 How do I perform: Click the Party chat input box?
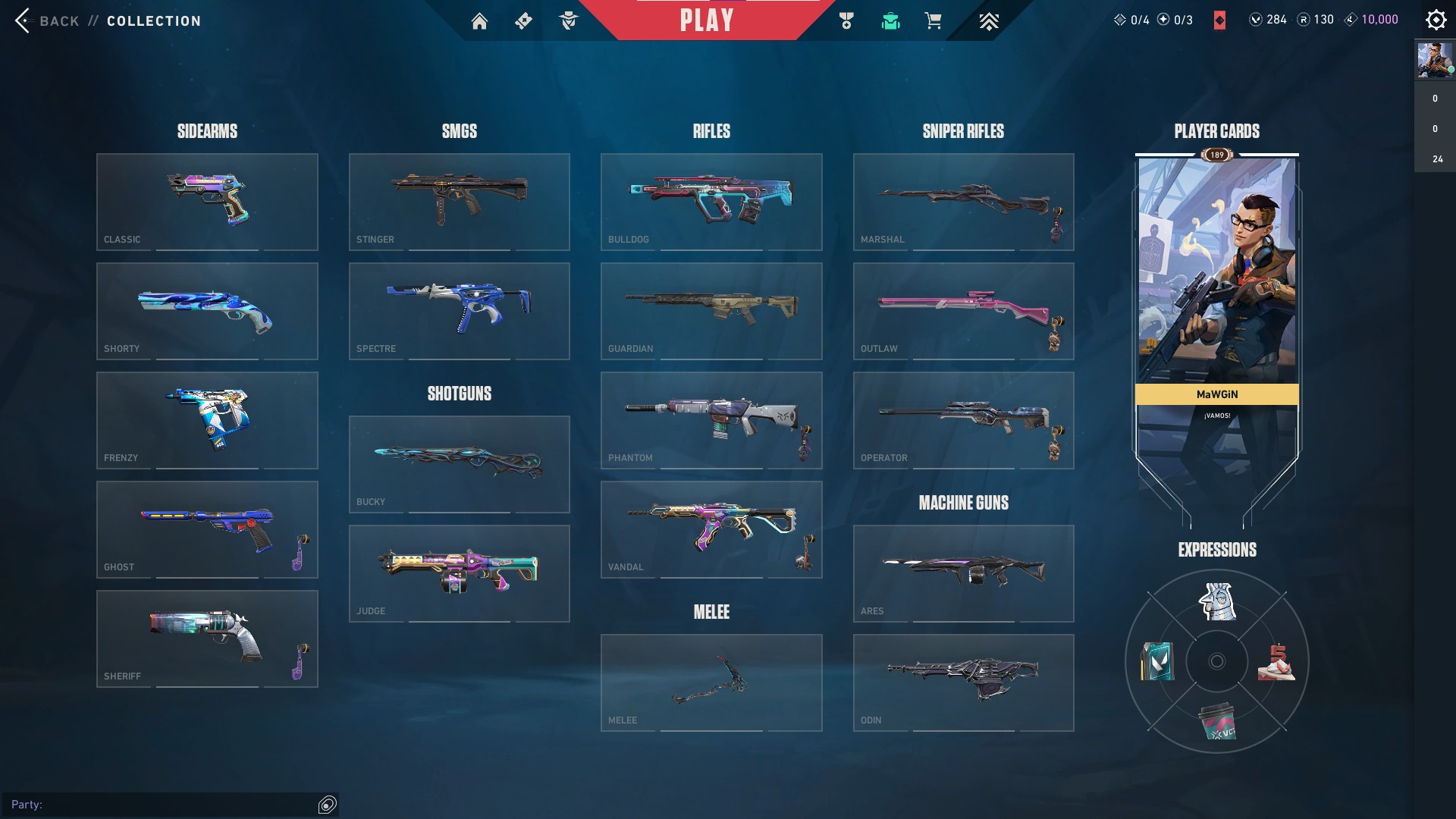pos(163,805)
